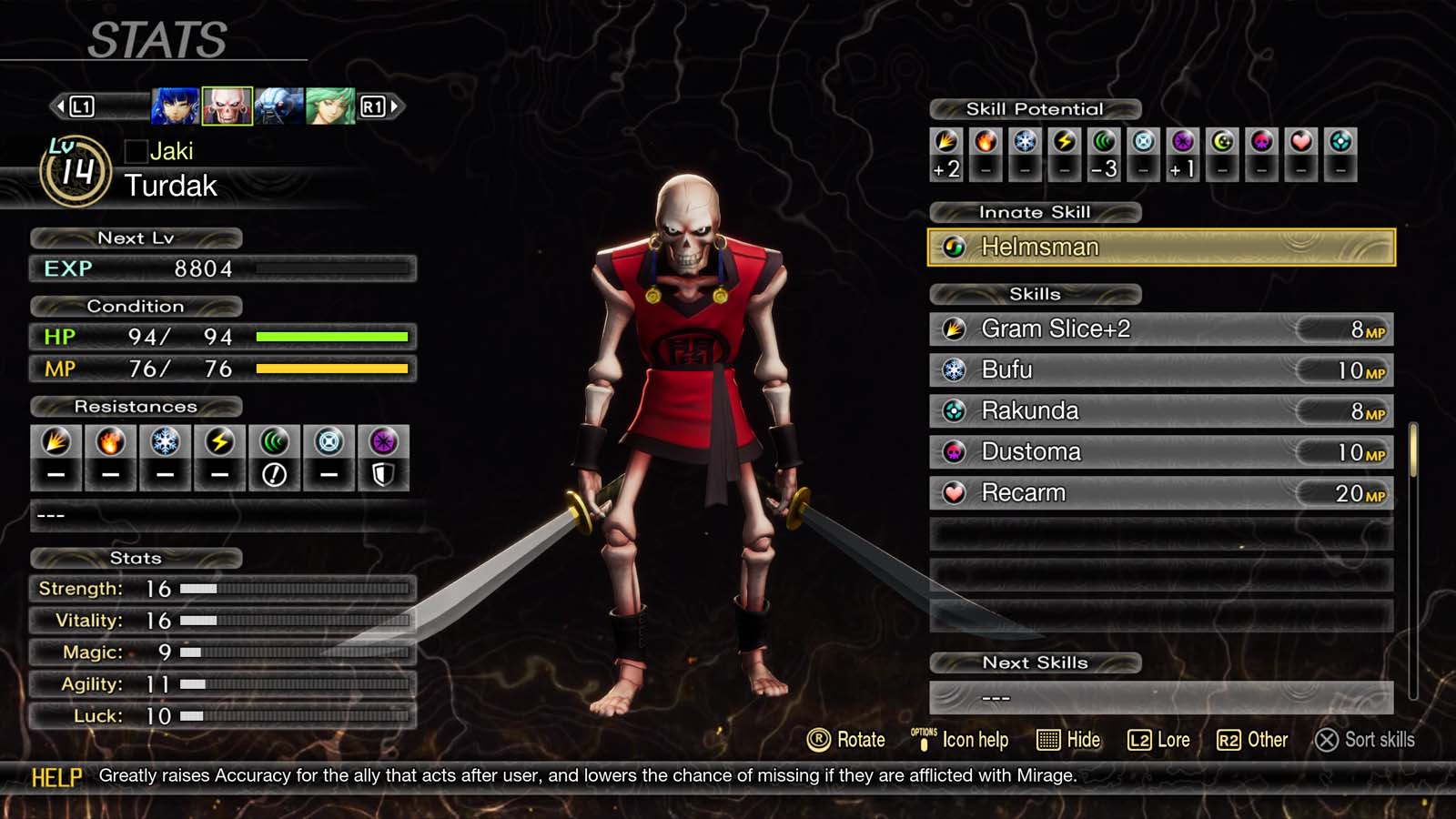The width and height of the screenshot is (1456, 819).
Task: Select Turdak's skull portrait
Action: 227,105
